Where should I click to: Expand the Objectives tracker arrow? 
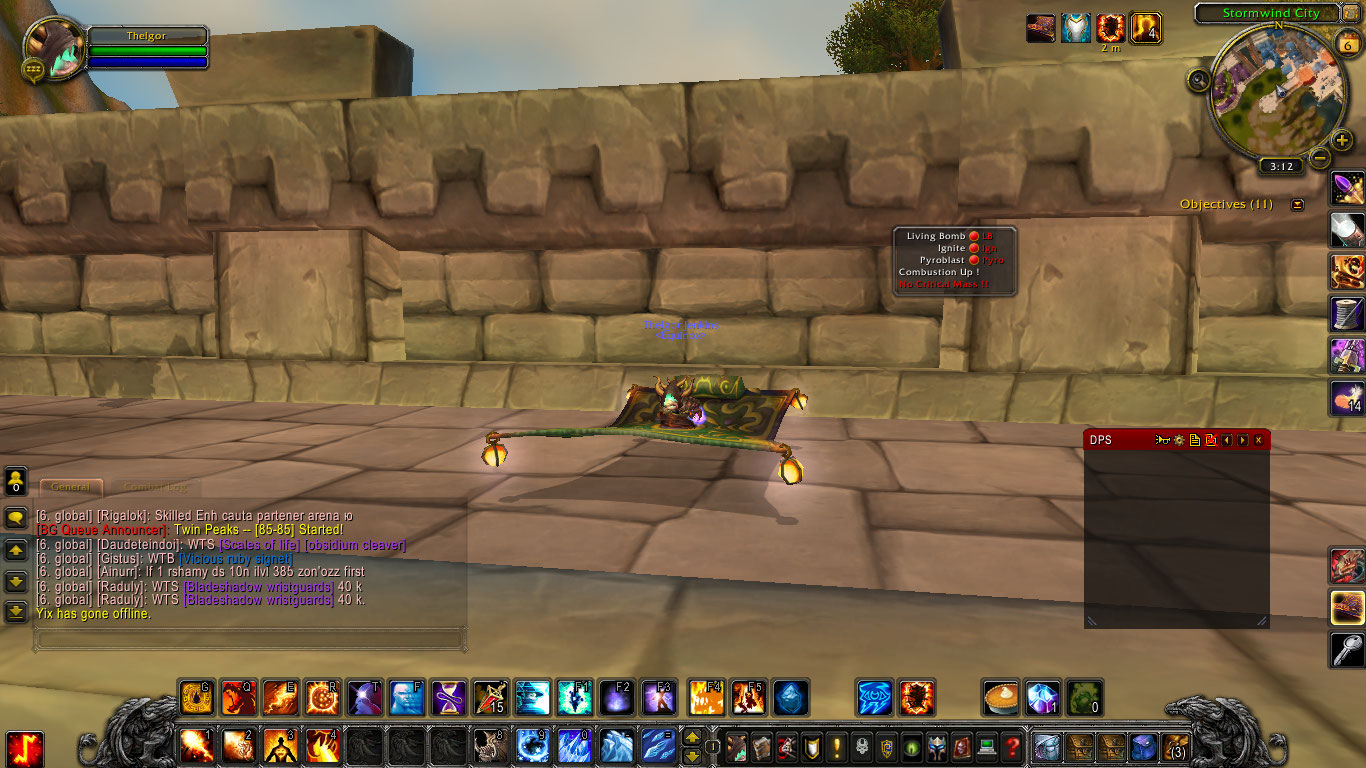pyautogui.click(x=1297, y=205)
